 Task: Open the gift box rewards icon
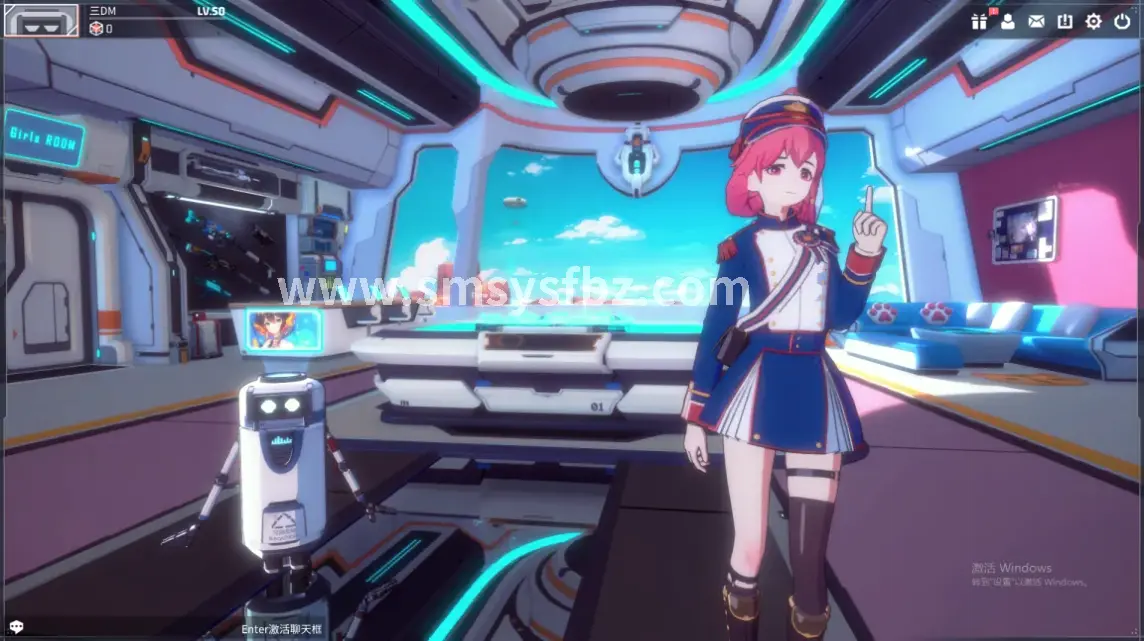978,21
